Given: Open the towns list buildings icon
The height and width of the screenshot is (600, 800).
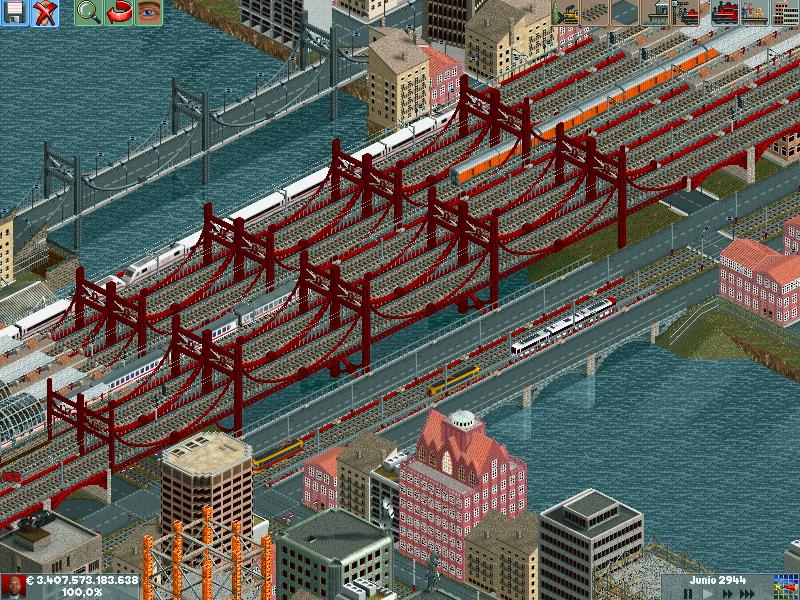Looking at the screenshot, I should 785,13.
